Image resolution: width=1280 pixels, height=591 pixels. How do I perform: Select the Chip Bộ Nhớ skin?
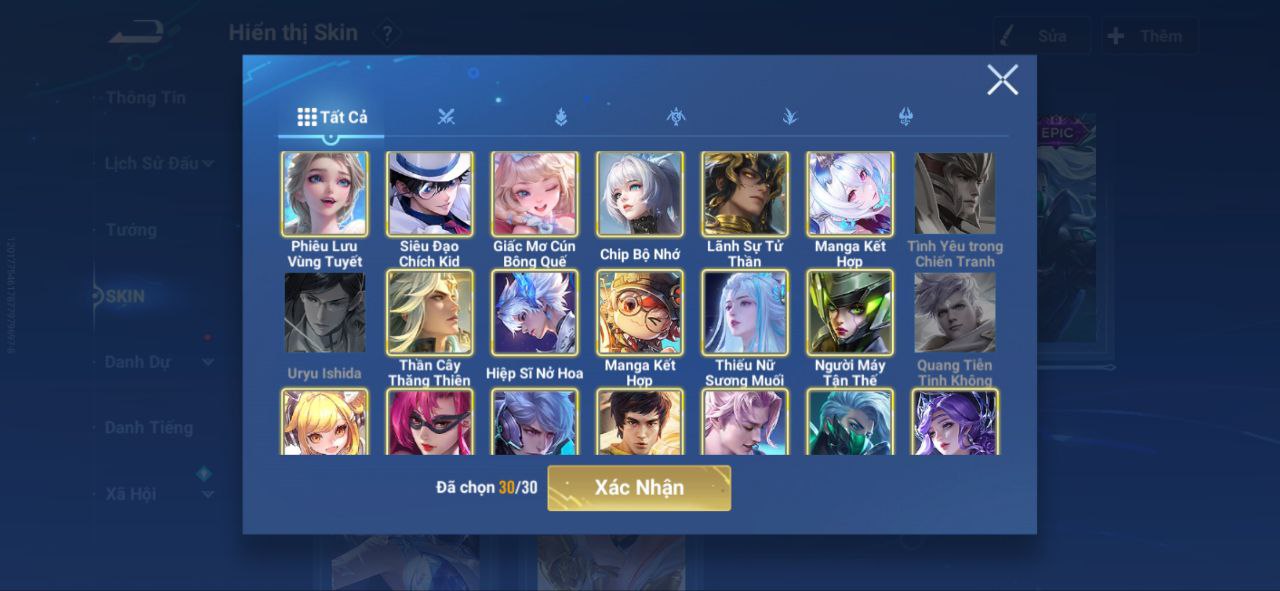point(640,194)
